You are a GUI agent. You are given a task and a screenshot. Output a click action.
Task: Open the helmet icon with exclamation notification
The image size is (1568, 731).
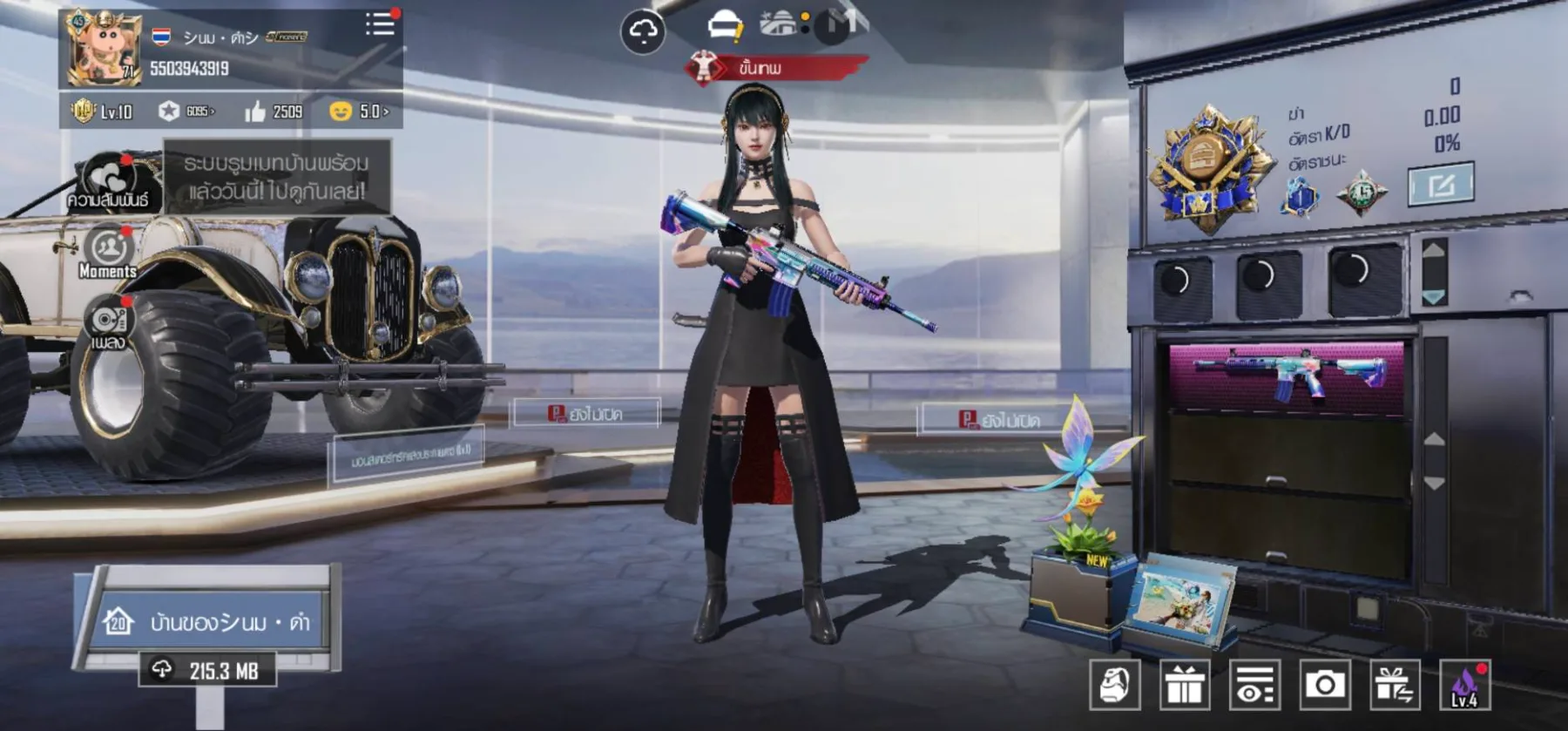click(728, 24)
